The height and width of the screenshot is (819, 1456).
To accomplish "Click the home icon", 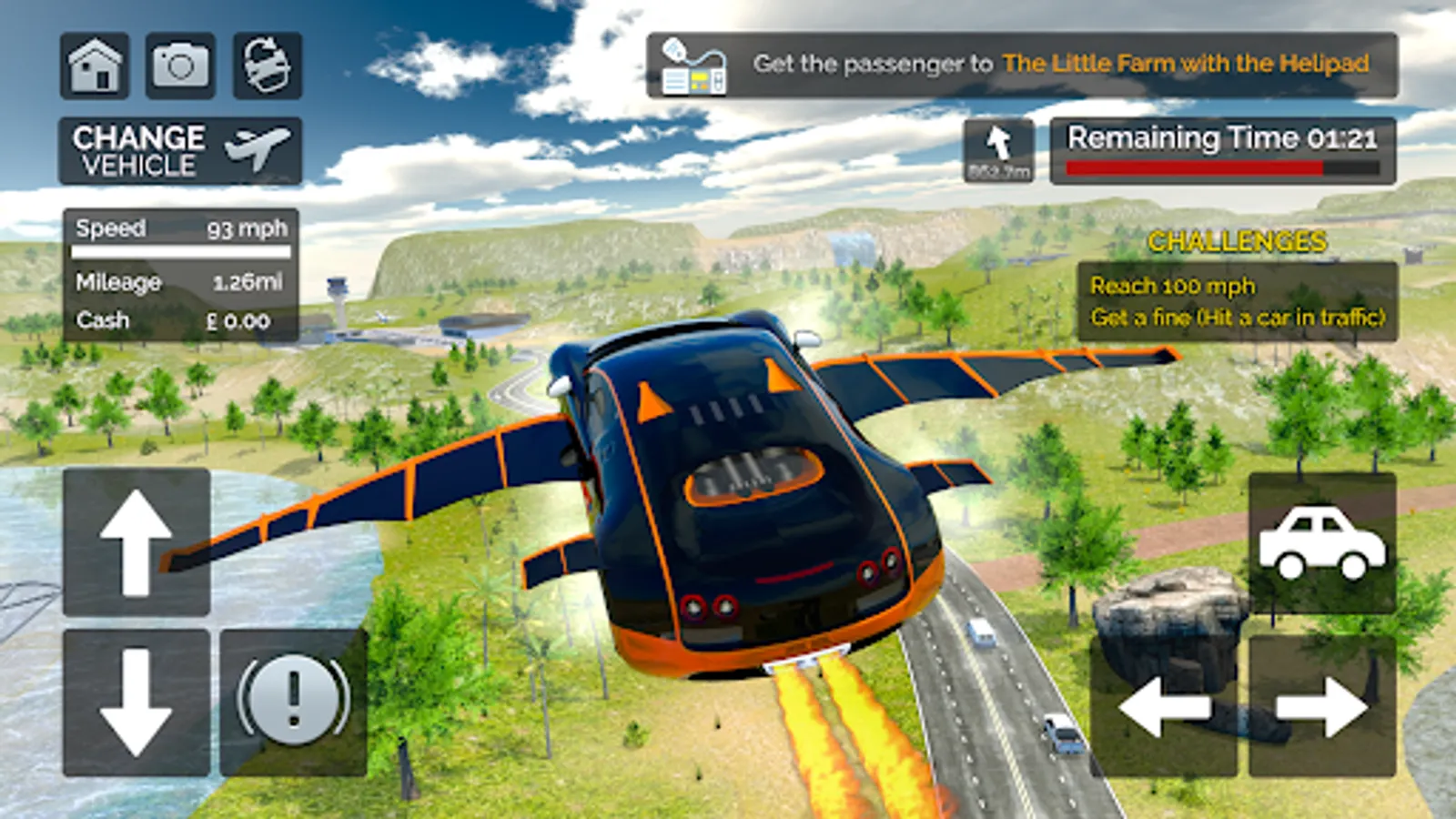I will pyautogui.click(x=96, y=66).
